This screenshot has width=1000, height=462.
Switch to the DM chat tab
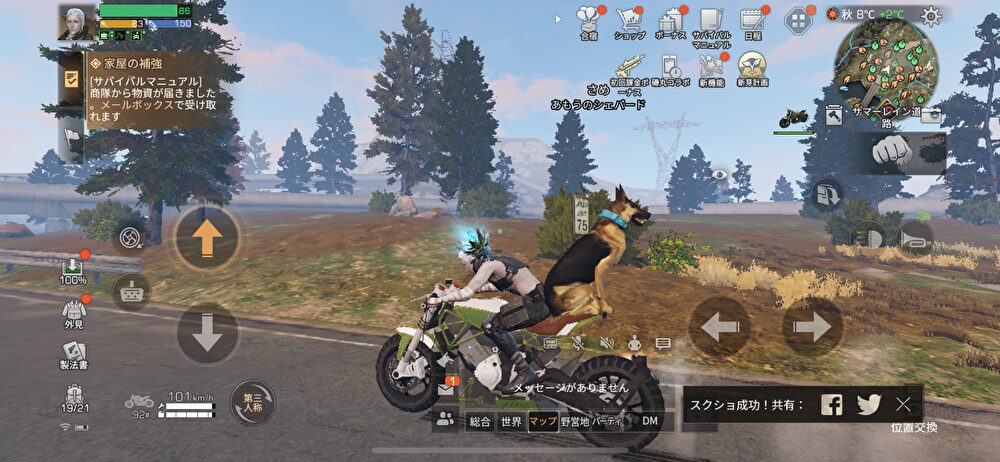650,422
